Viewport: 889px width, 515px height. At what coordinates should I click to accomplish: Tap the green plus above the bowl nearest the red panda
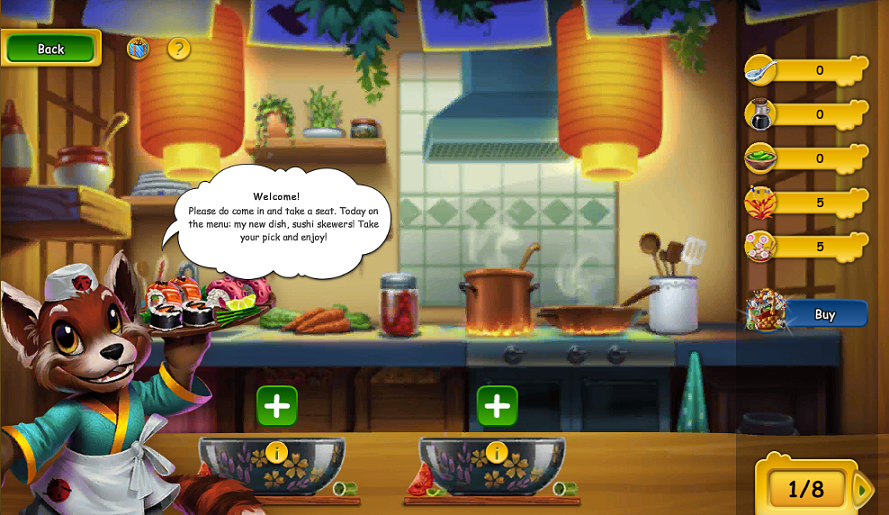point(277,406)
